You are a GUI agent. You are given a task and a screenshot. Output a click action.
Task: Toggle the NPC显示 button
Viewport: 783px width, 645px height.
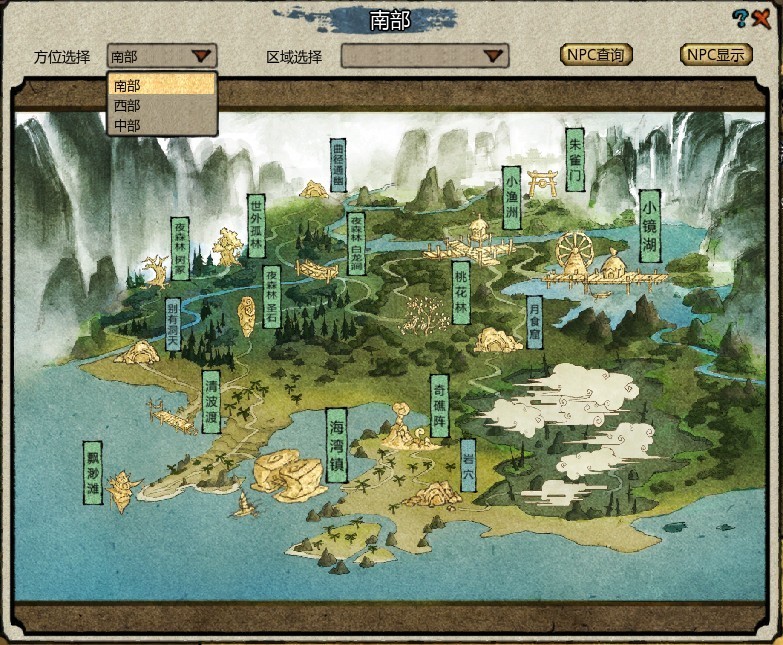coord(716,55)
